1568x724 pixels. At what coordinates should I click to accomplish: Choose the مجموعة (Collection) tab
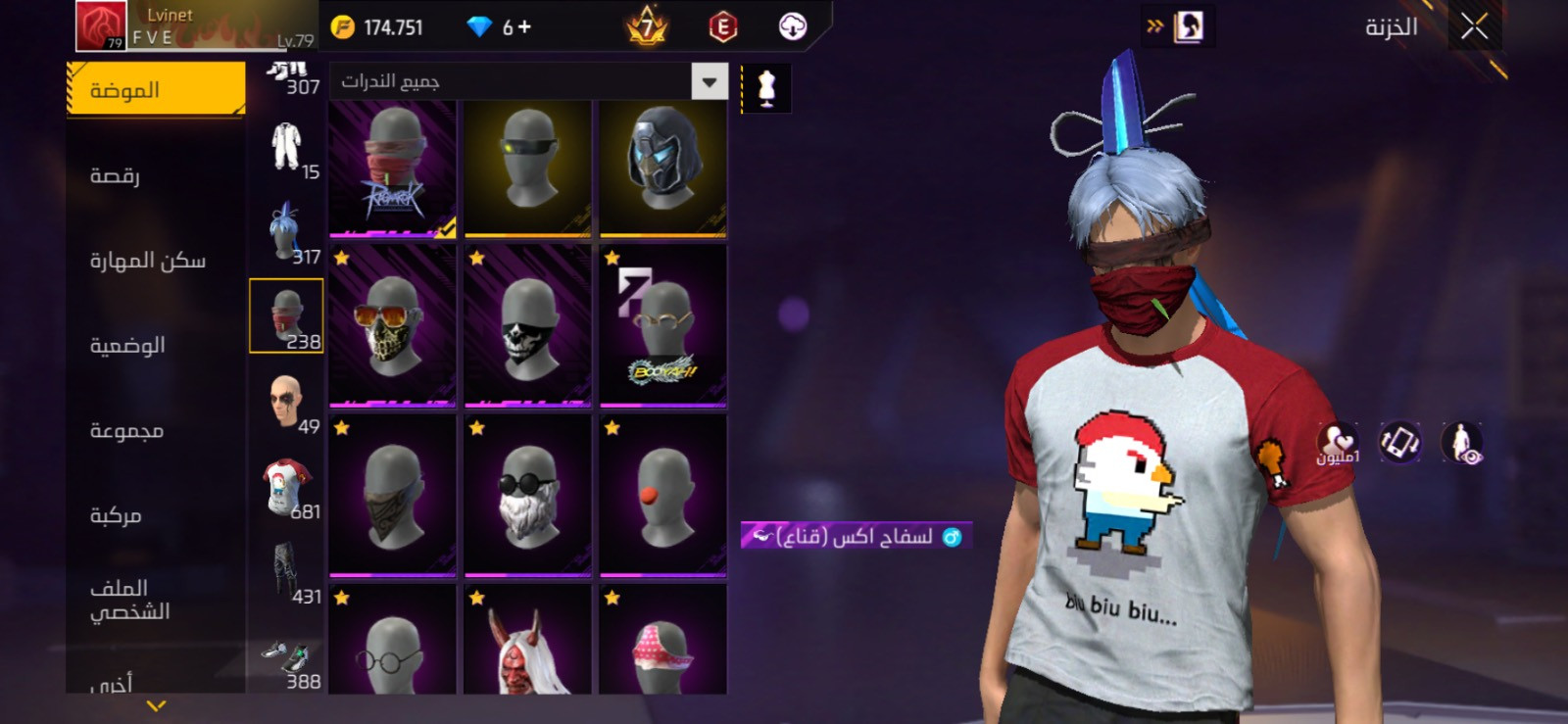point(126,430)
